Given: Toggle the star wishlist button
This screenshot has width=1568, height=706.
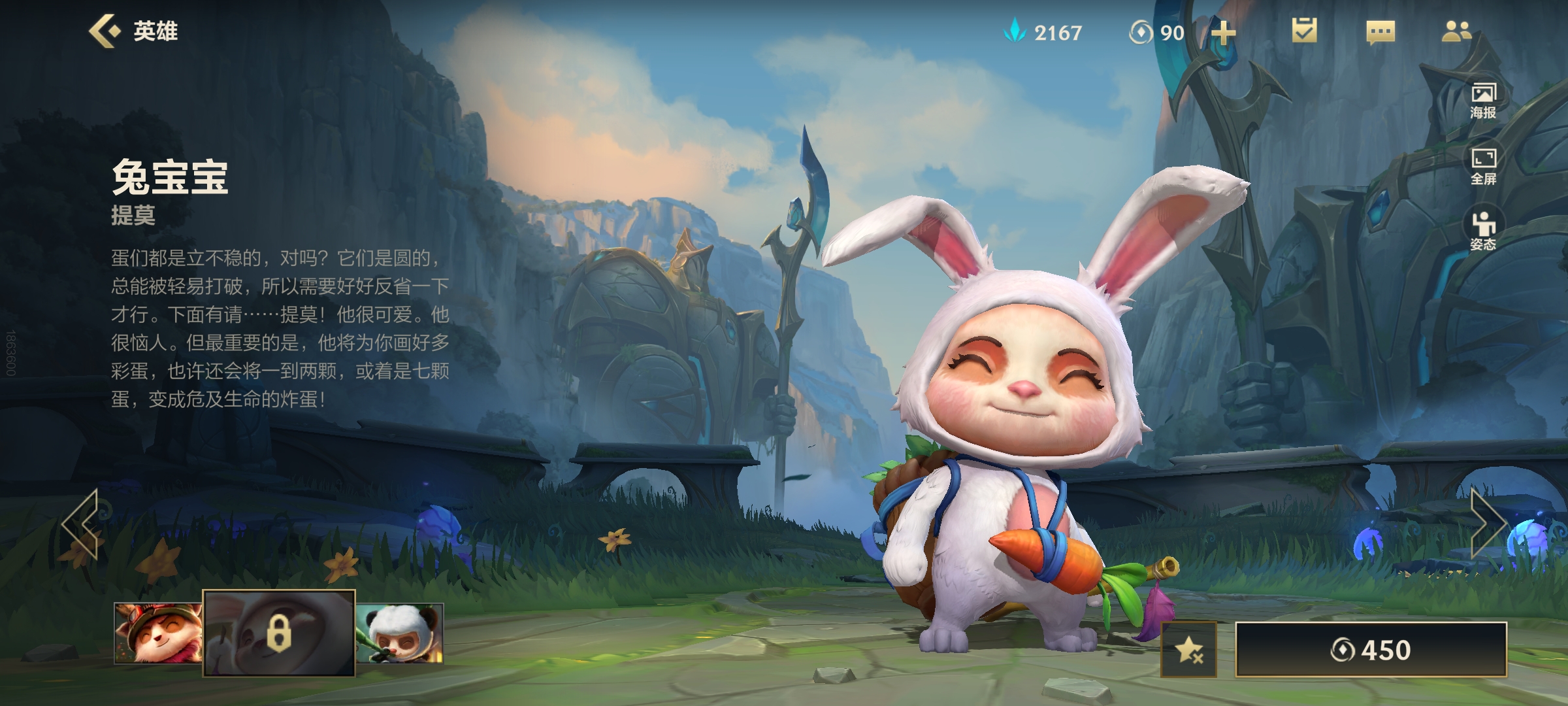Looking at the screenshot, I should tap(1189, 650).
